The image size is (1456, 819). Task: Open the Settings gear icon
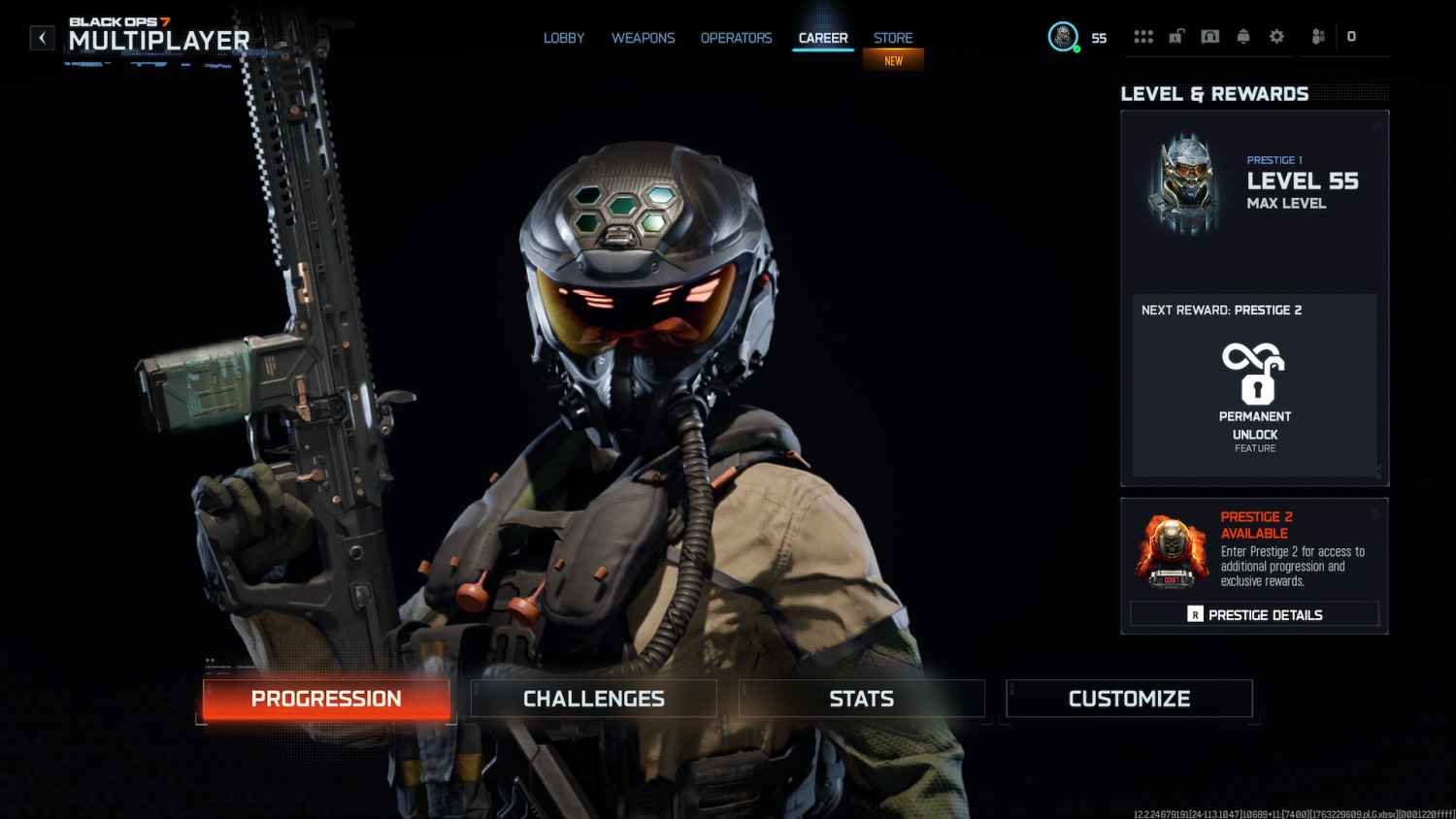pyautogui.click(x=1276, y=36)
